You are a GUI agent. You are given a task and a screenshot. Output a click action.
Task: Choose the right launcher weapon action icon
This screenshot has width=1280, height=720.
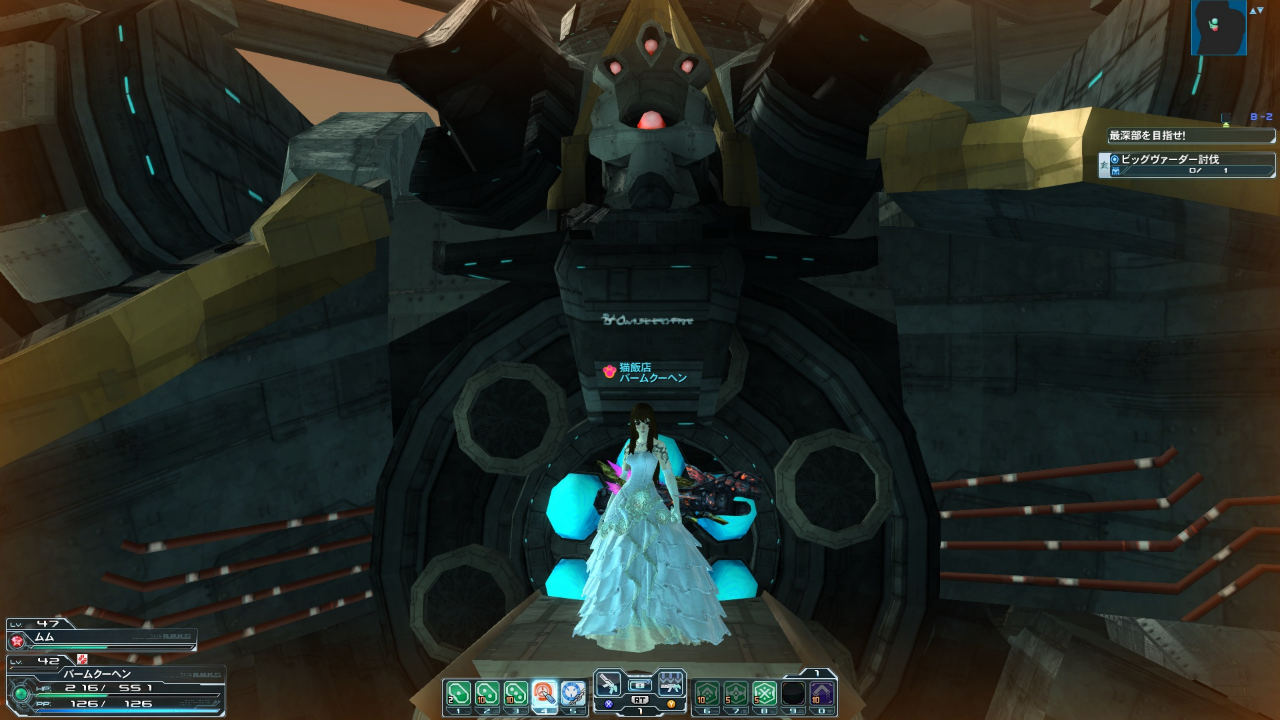click(671, 684)
